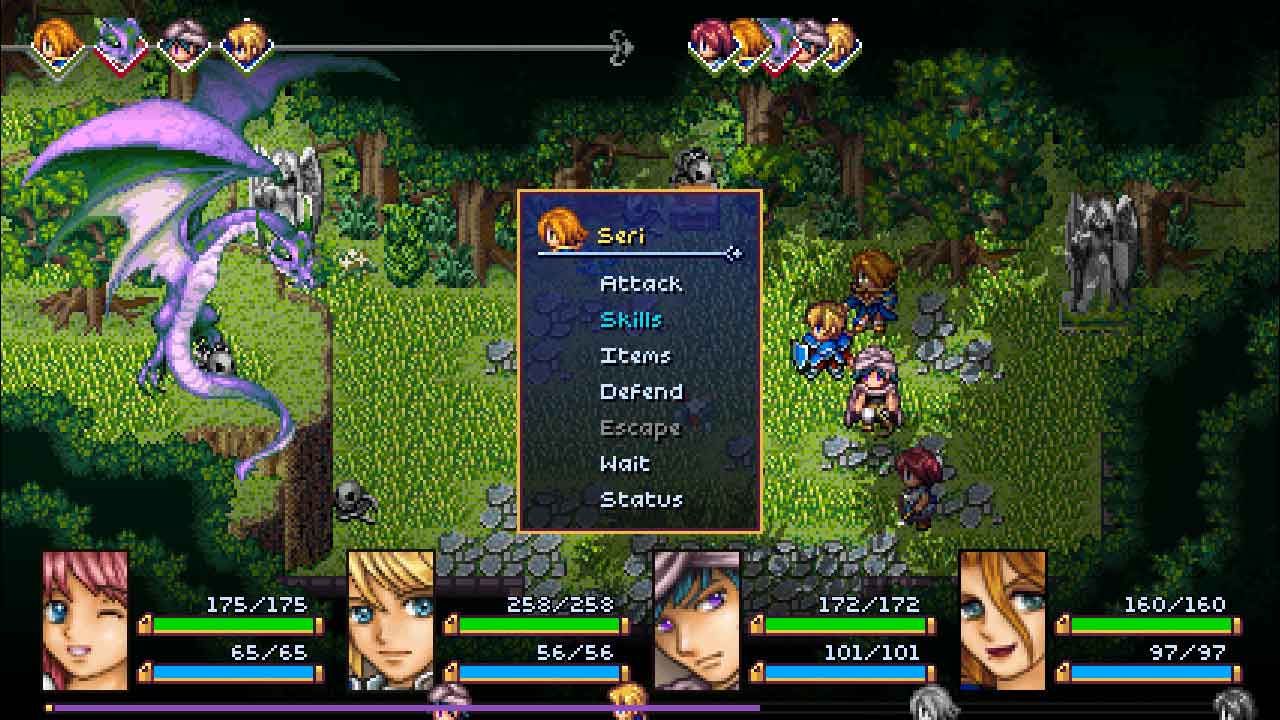Select the blonde blue-eyed hero portrait

pos(391,620)
